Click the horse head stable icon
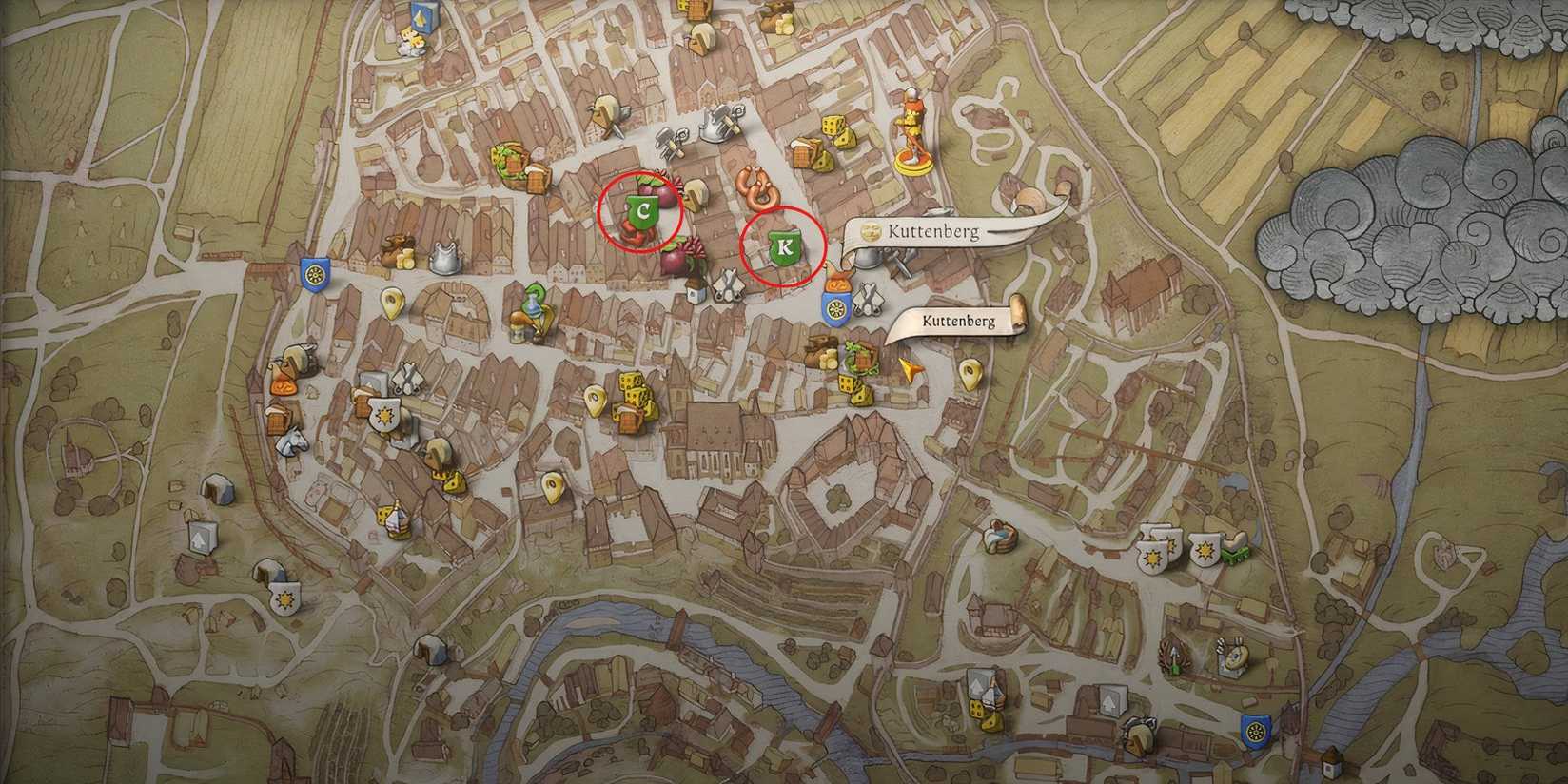Screen dimensions: 1568x784 coord(292,443)
